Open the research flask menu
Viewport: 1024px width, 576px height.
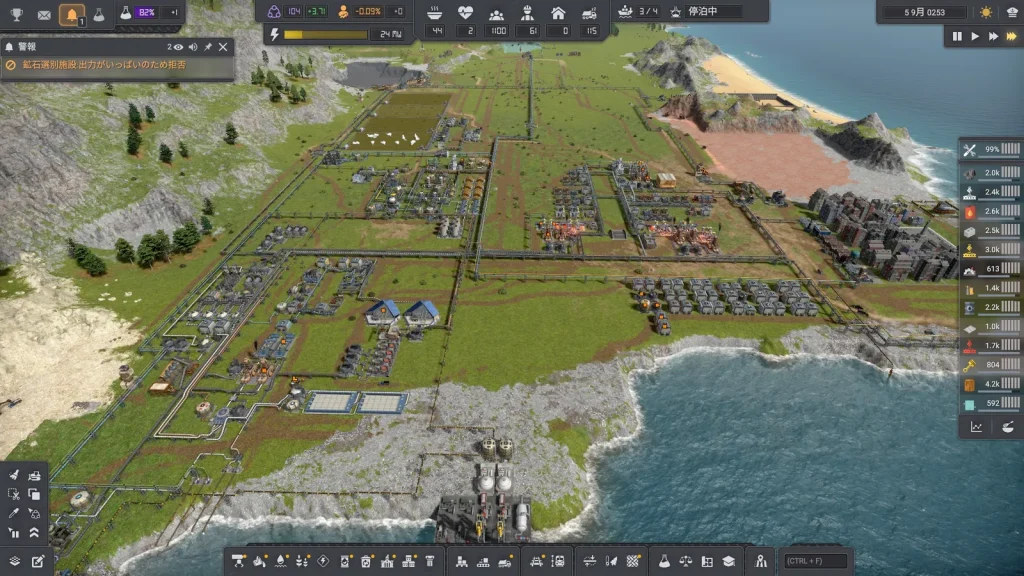click(98, 14)
